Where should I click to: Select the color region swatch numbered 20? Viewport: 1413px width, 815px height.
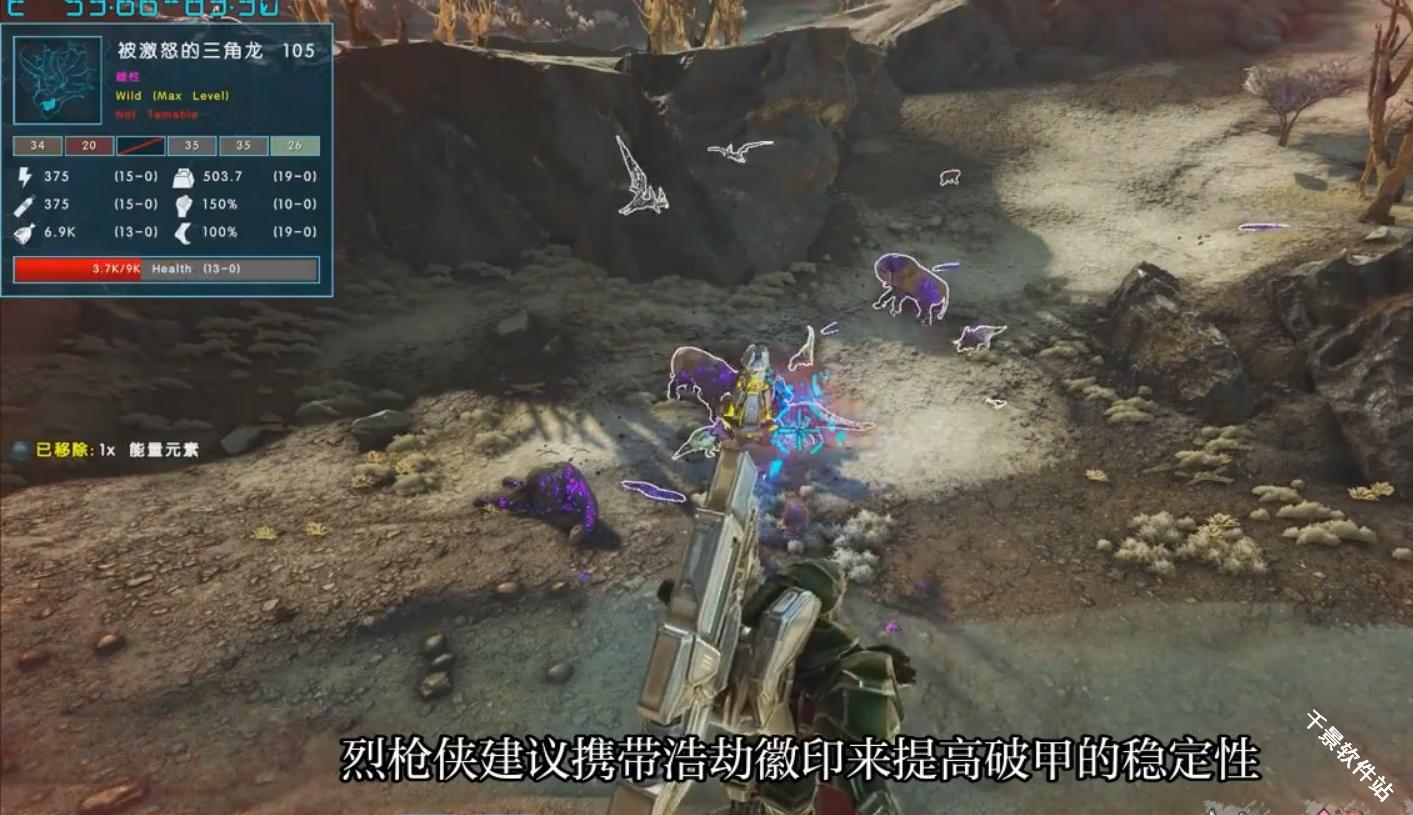(x=89, y=146)
